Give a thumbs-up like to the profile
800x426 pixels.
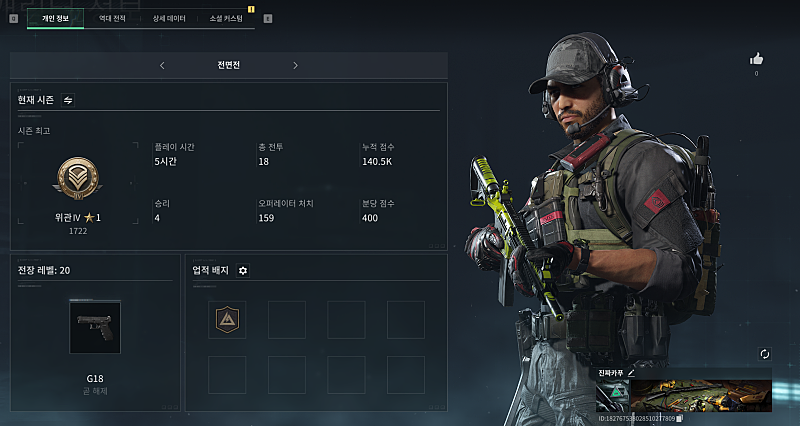tap(756, 59)
